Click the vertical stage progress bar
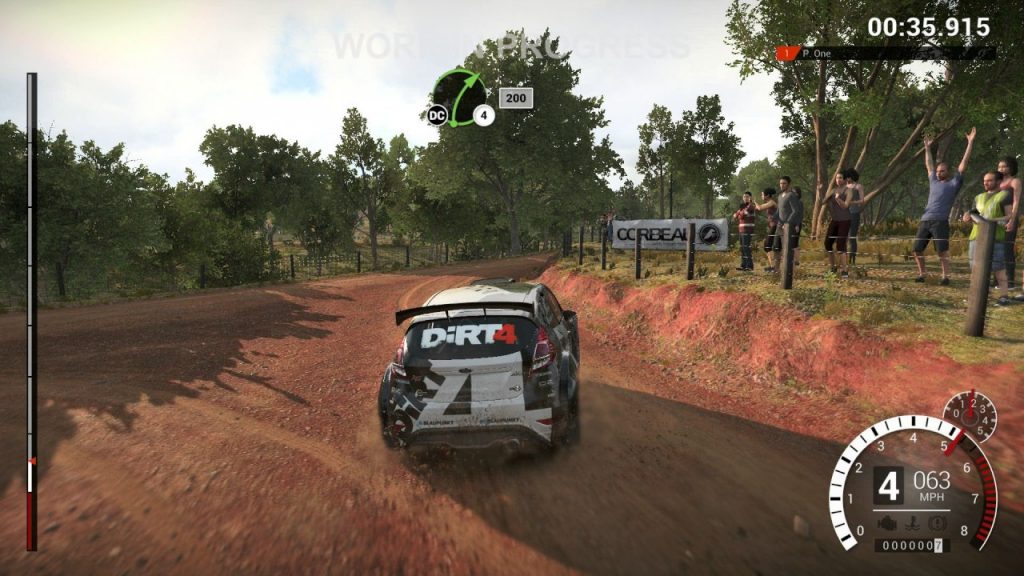Viewport: 1024px width, 576px height. click(x=31, y=310)
